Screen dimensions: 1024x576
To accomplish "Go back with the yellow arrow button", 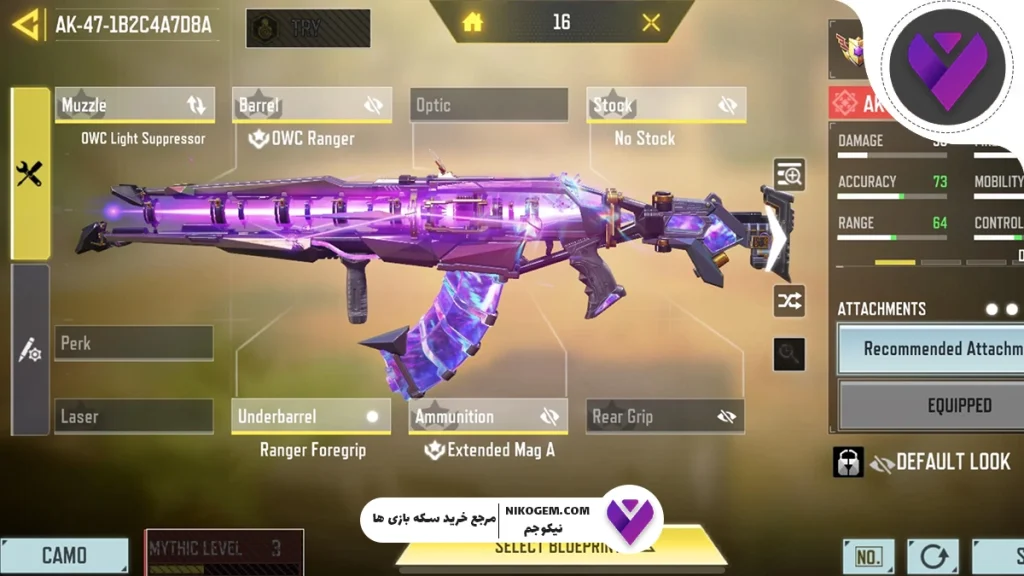I will (x=25, y=24).
